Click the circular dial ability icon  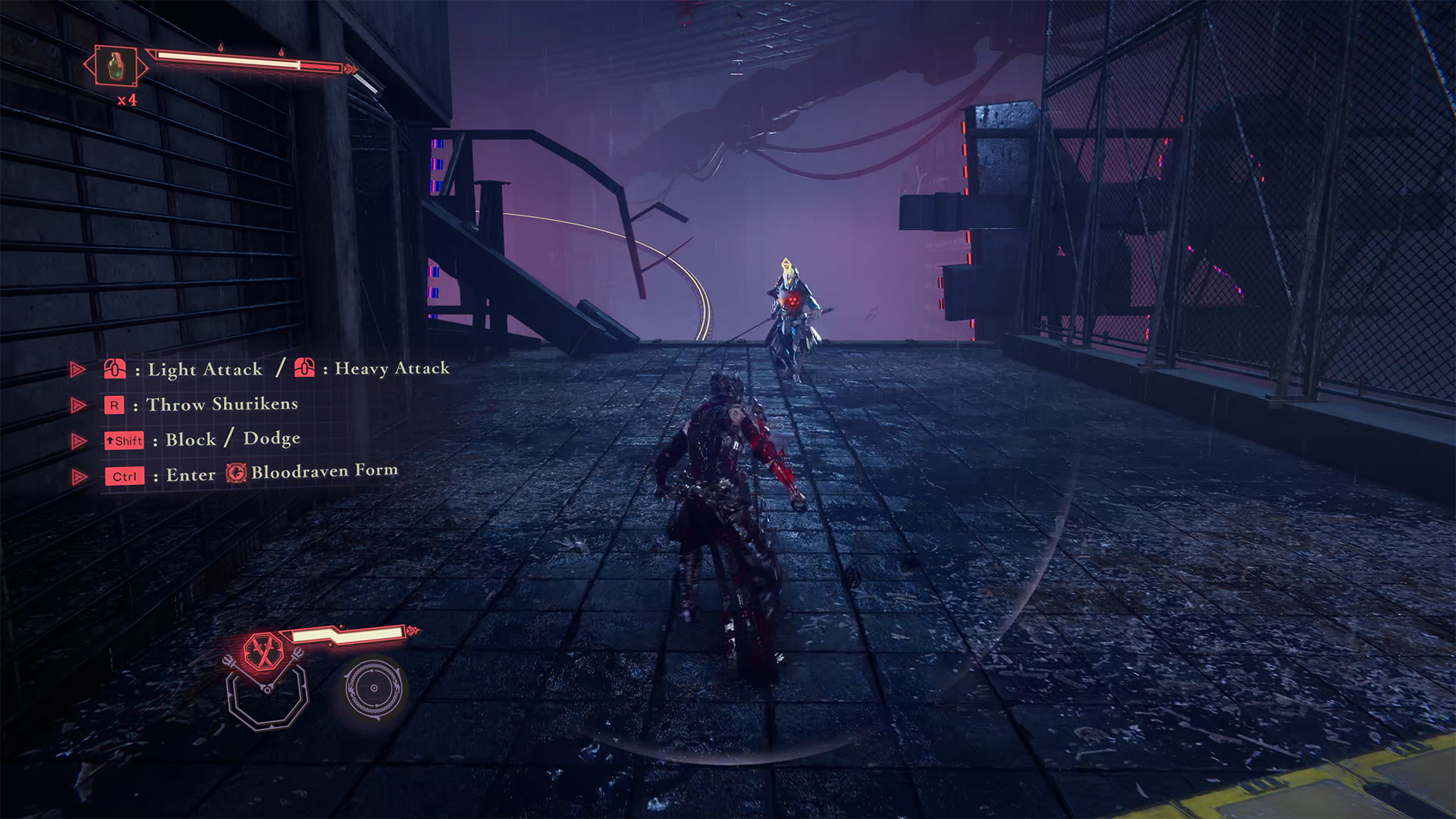pyautogui.click(x=373, y=688)
